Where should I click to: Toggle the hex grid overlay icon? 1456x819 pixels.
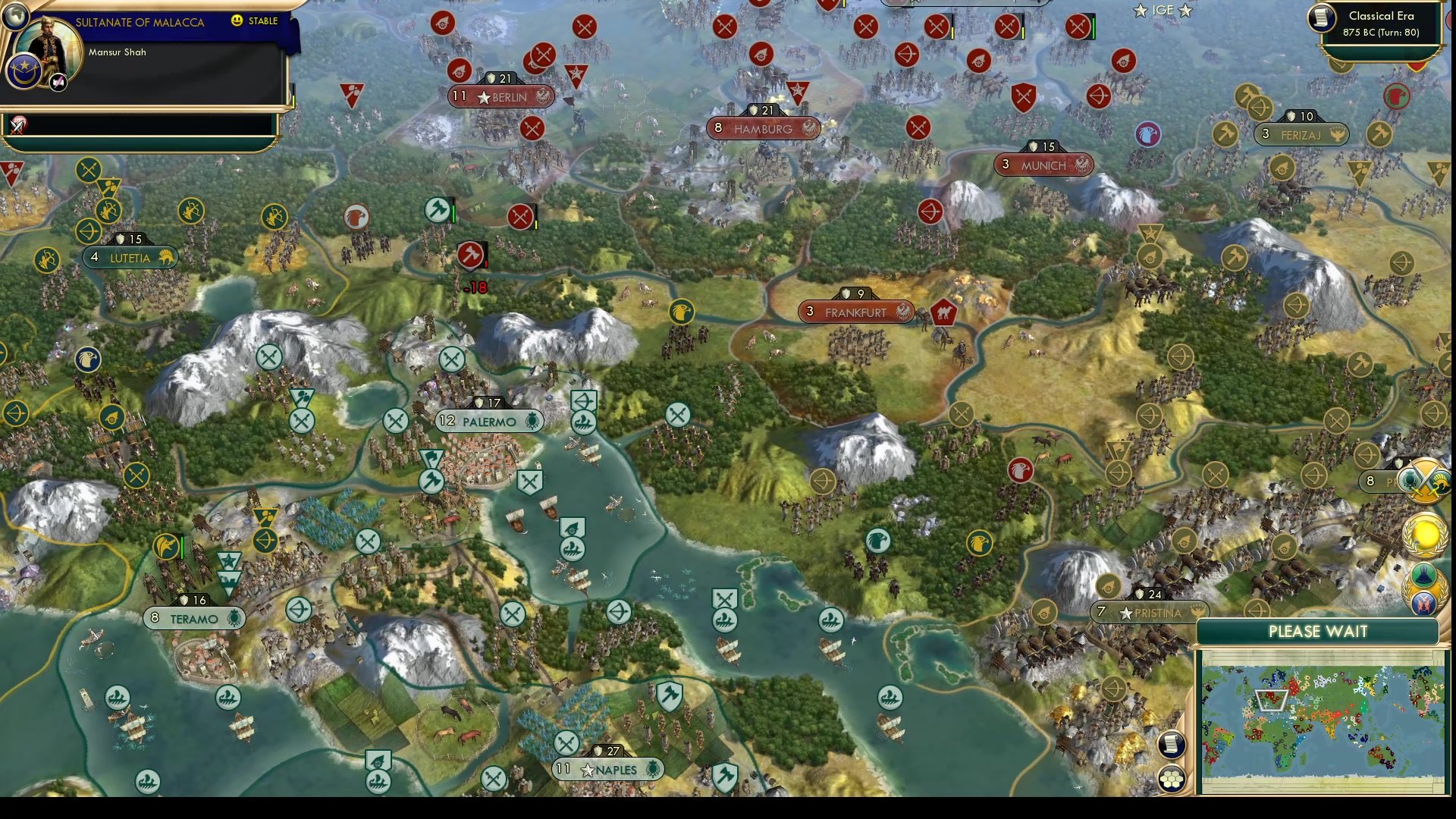(1172, 777)
